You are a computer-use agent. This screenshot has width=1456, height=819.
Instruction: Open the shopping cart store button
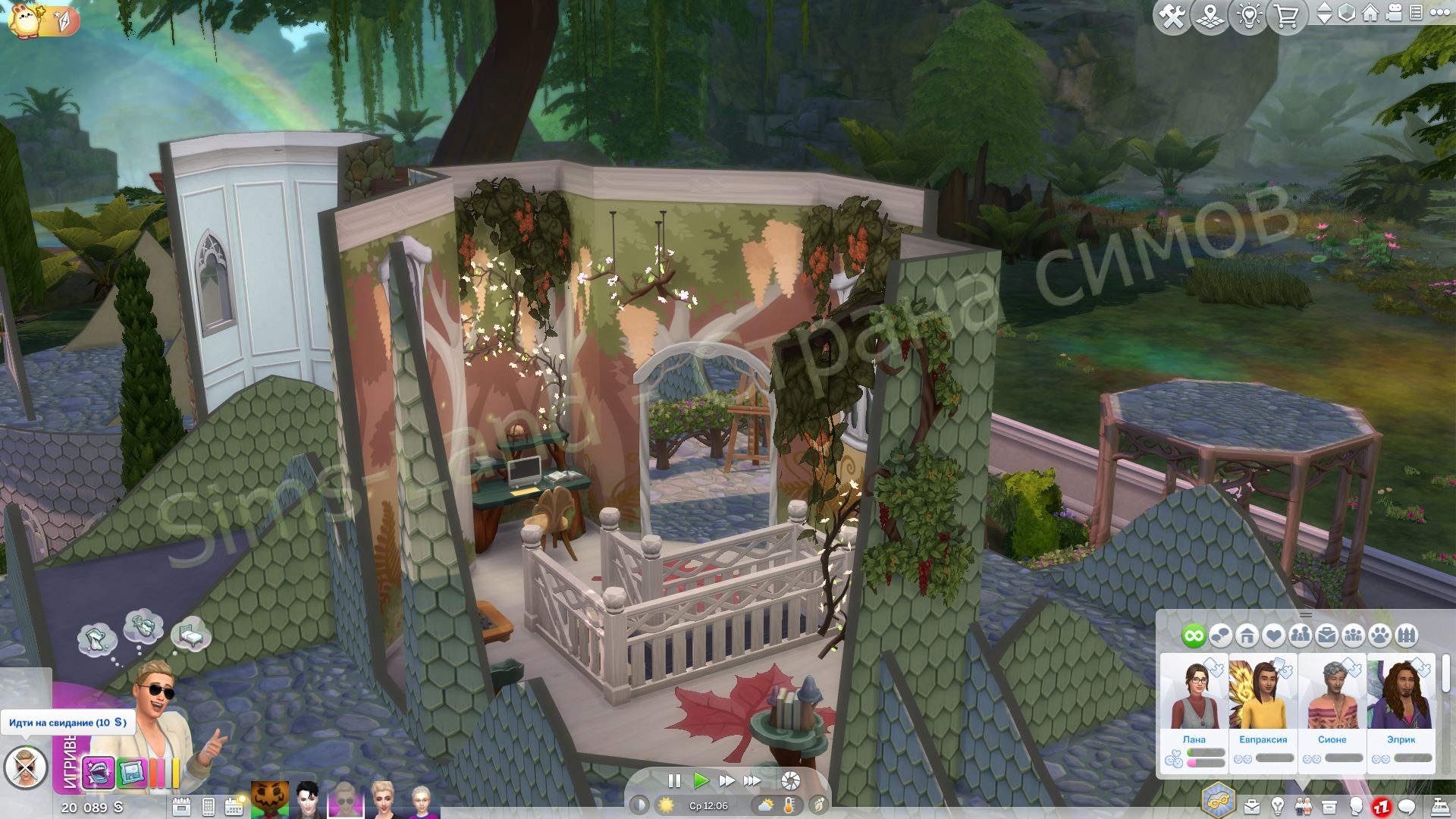tap(1287, 17)
